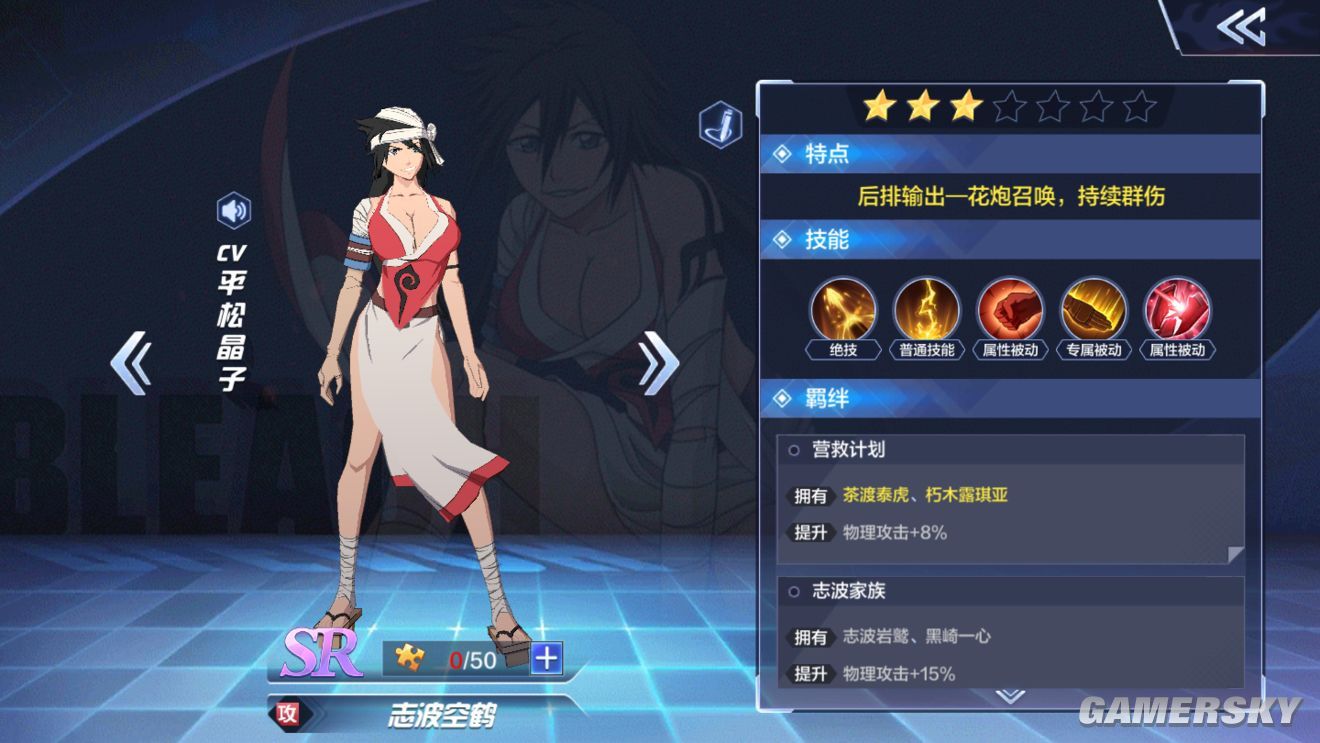The width and height of the screenshot is (1320, 743).
Task: Show the next character
Action: click(x=657, y=362)
